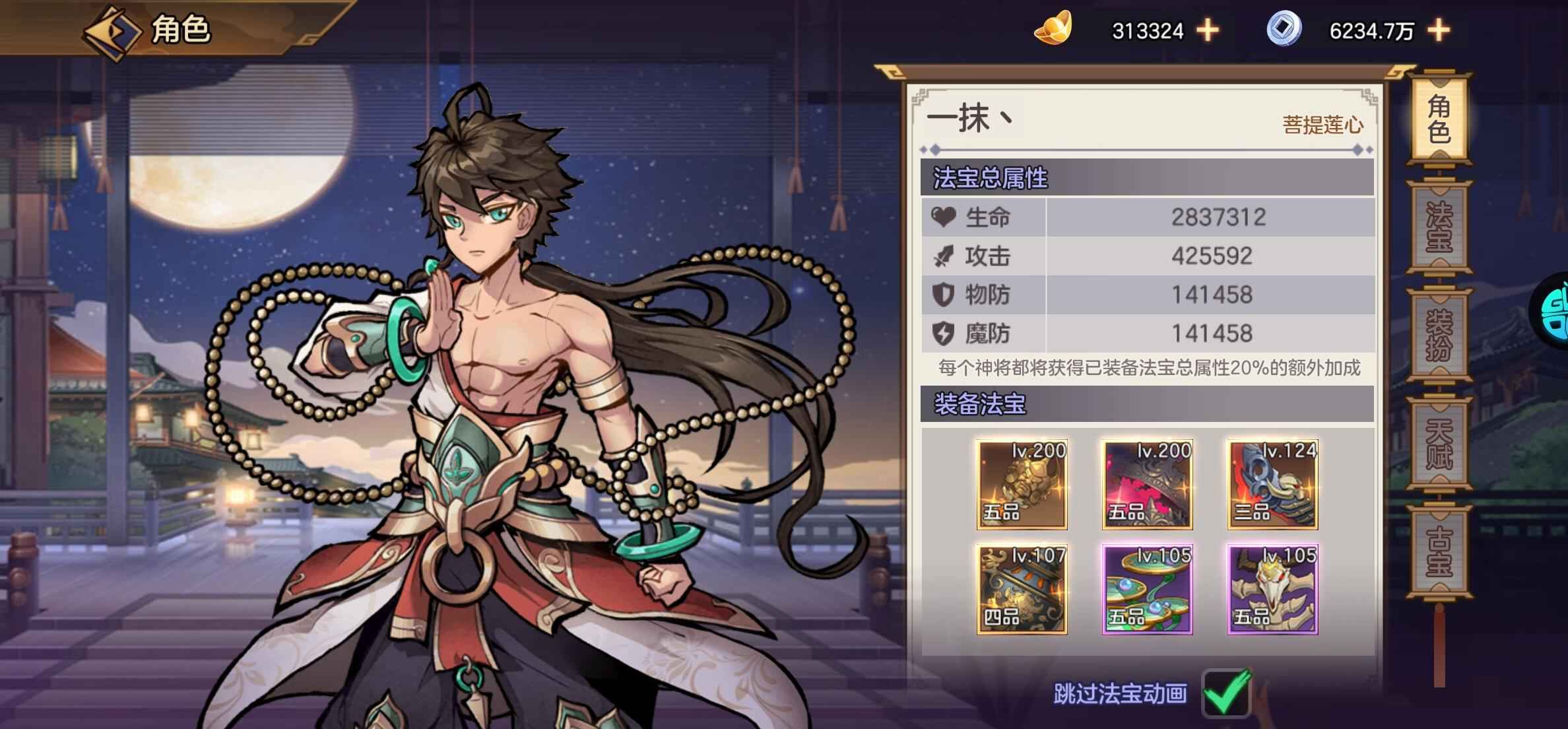Select the lv.105 green discs treasure

click(x=1147, y=590)
